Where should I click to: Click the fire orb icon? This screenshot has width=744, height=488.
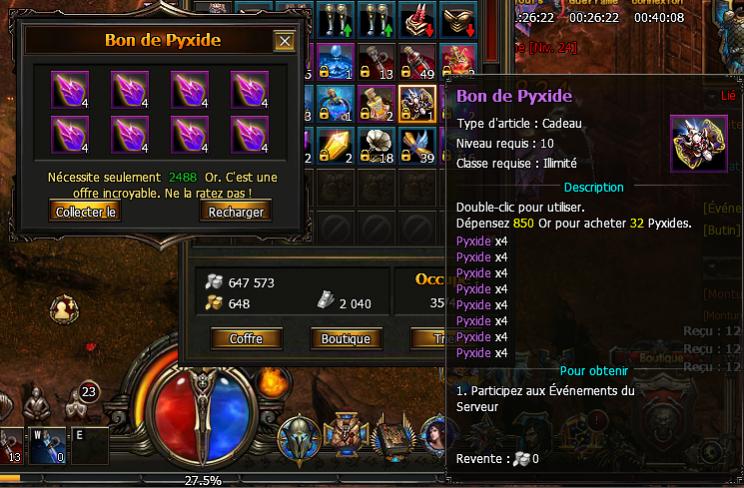(x=270, y=381)
